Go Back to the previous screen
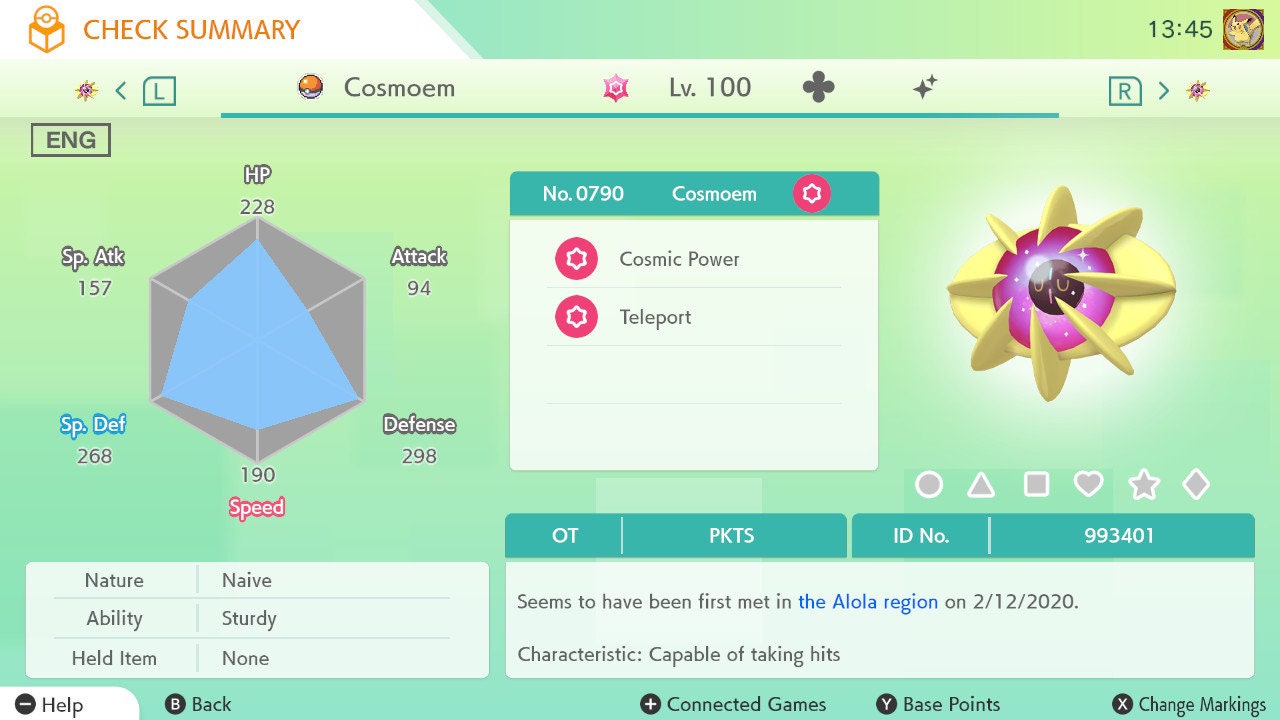This screenshot has width=1280, height=720. coord(198,705)
